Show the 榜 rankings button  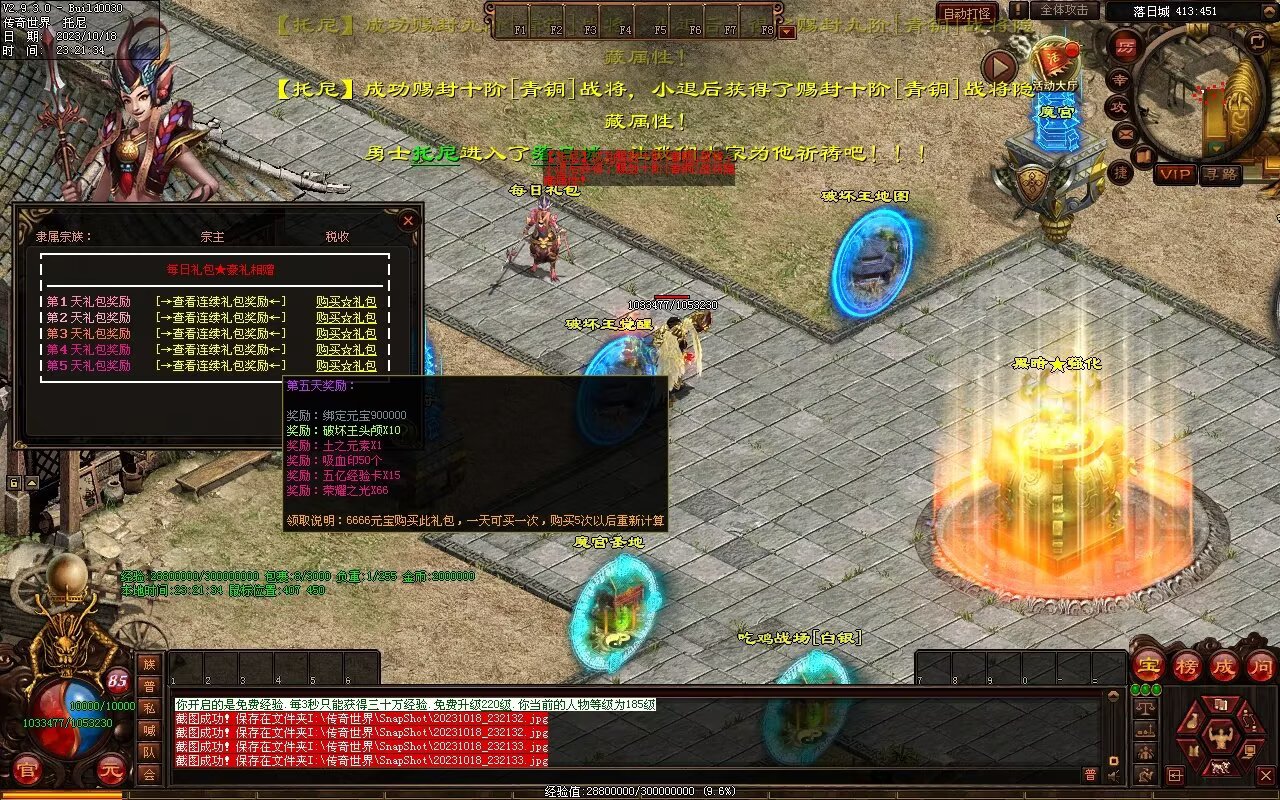coord(1187,665)
